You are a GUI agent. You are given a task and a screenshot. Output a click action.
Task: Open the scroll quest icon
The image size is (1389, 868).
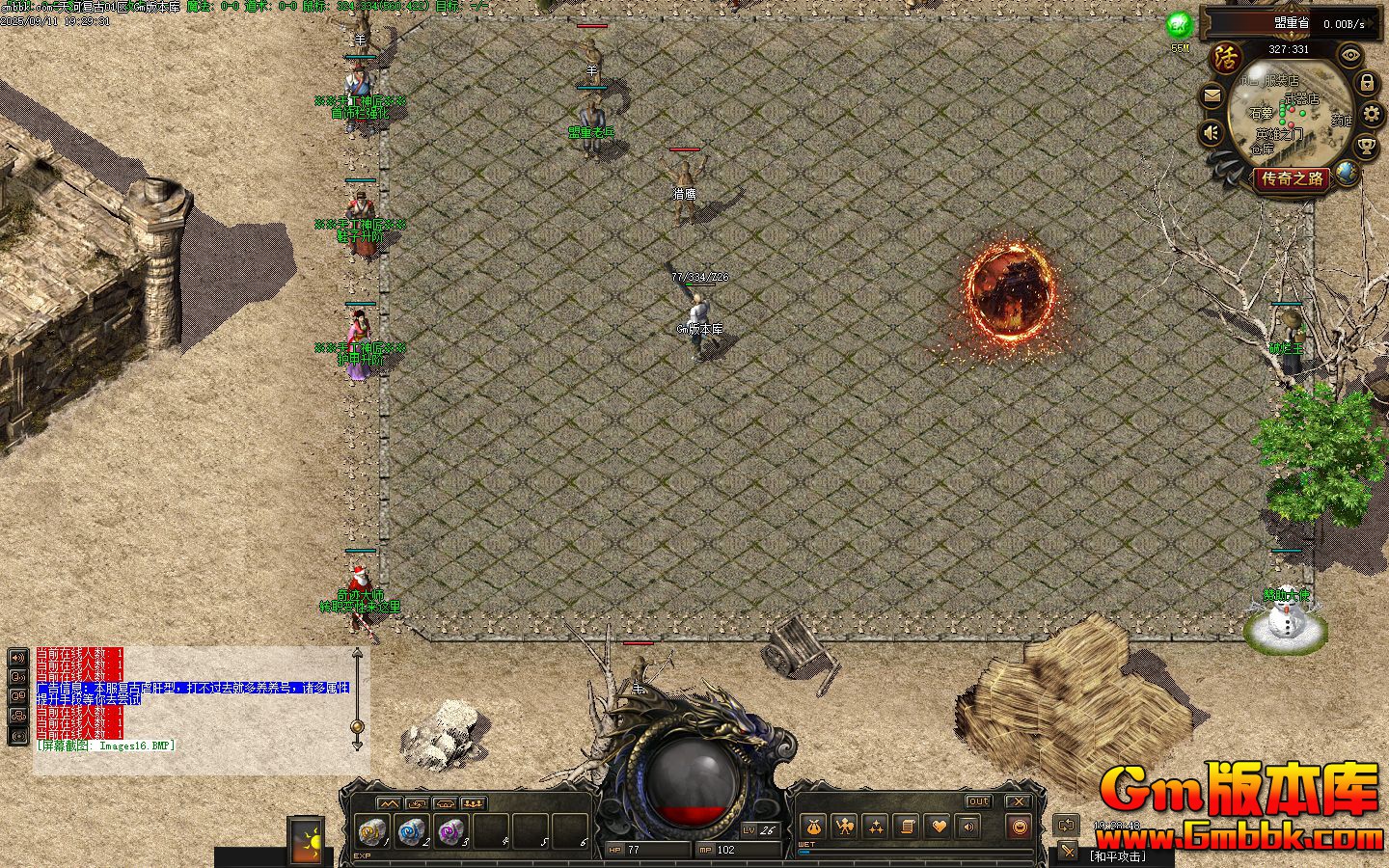907,827
